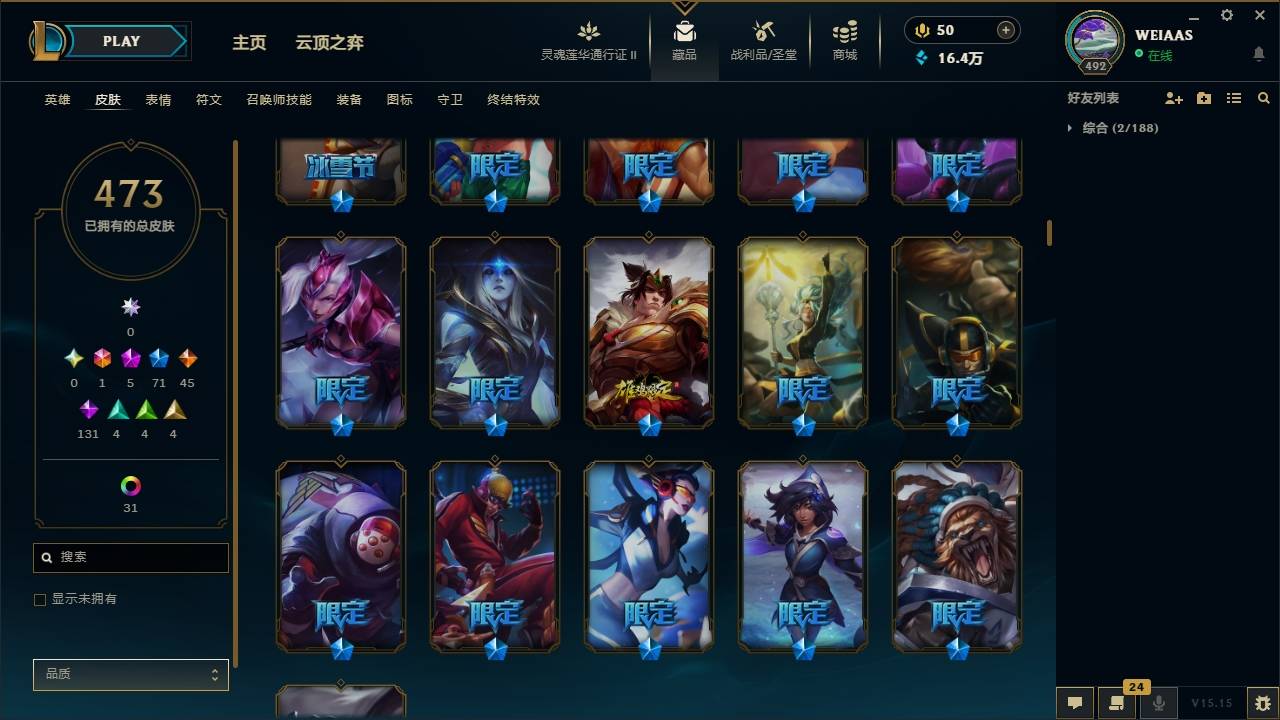This screenshot has width=1280, height=720.
Task: Click the PLAY button
Action: [121, 41]
